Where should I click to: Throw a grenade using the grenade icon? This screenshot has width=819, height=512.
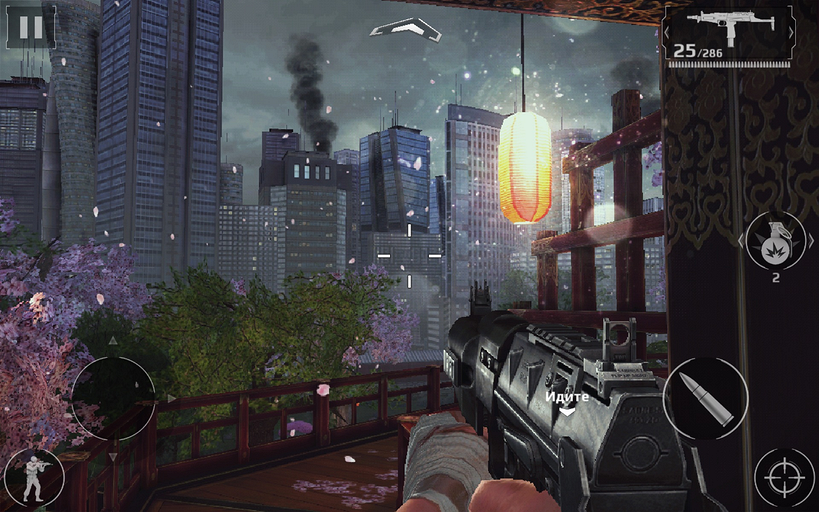coord(775,242)
